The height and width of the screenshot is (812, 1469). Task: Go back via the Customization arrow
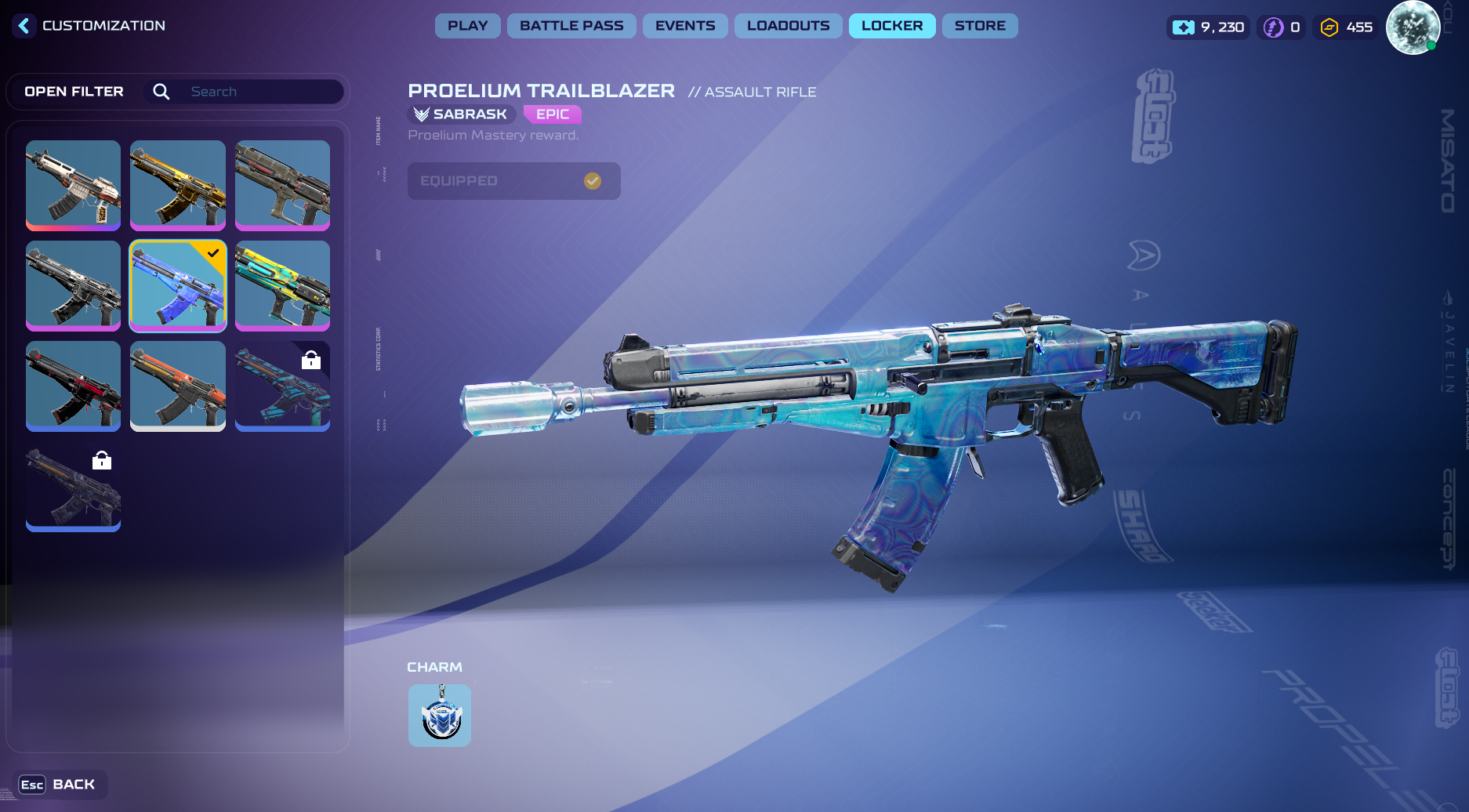pyautogui.click(x=24, y=26)
